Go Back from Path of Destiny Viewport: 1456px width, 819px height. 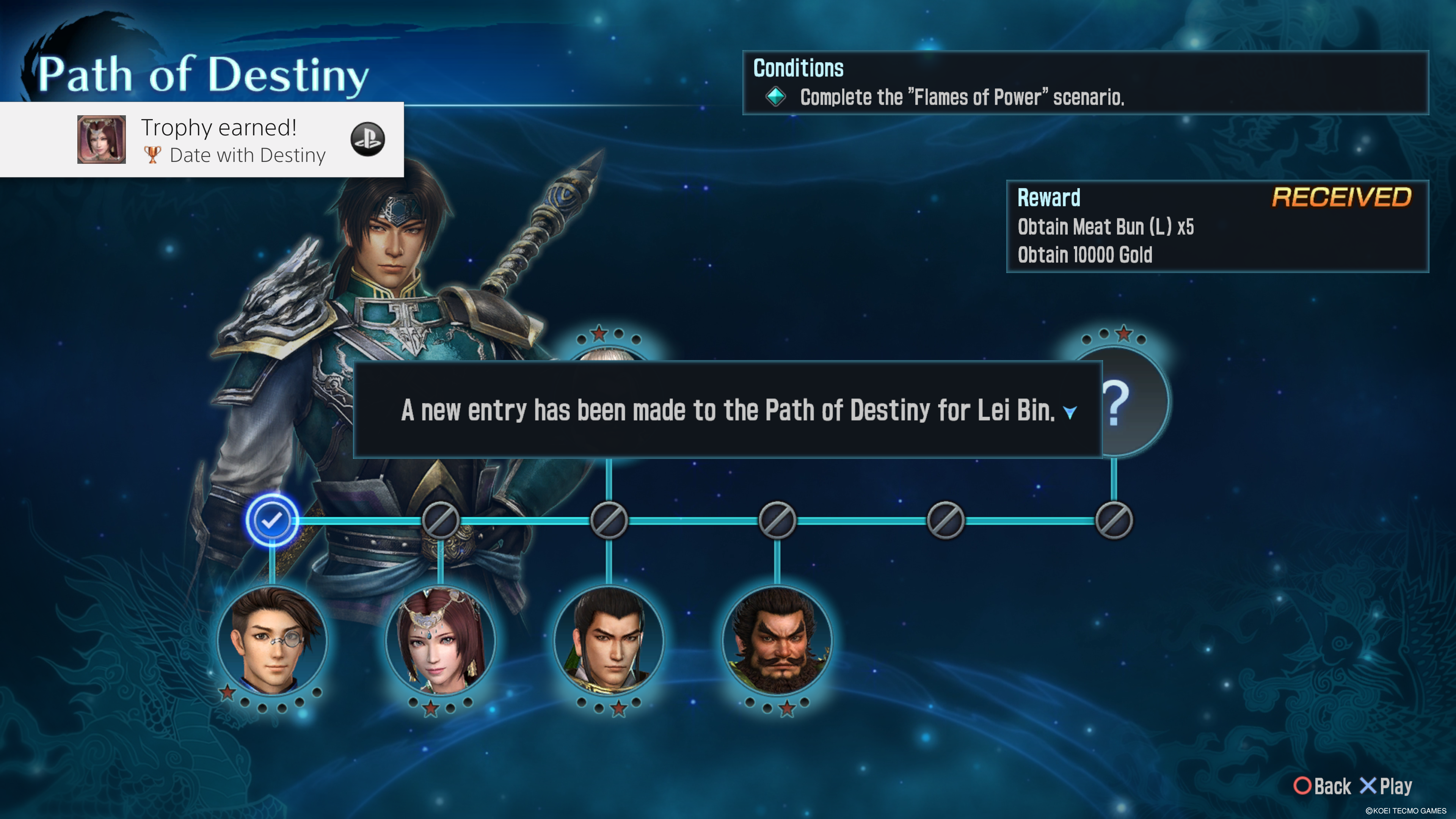pos(1323,786)
